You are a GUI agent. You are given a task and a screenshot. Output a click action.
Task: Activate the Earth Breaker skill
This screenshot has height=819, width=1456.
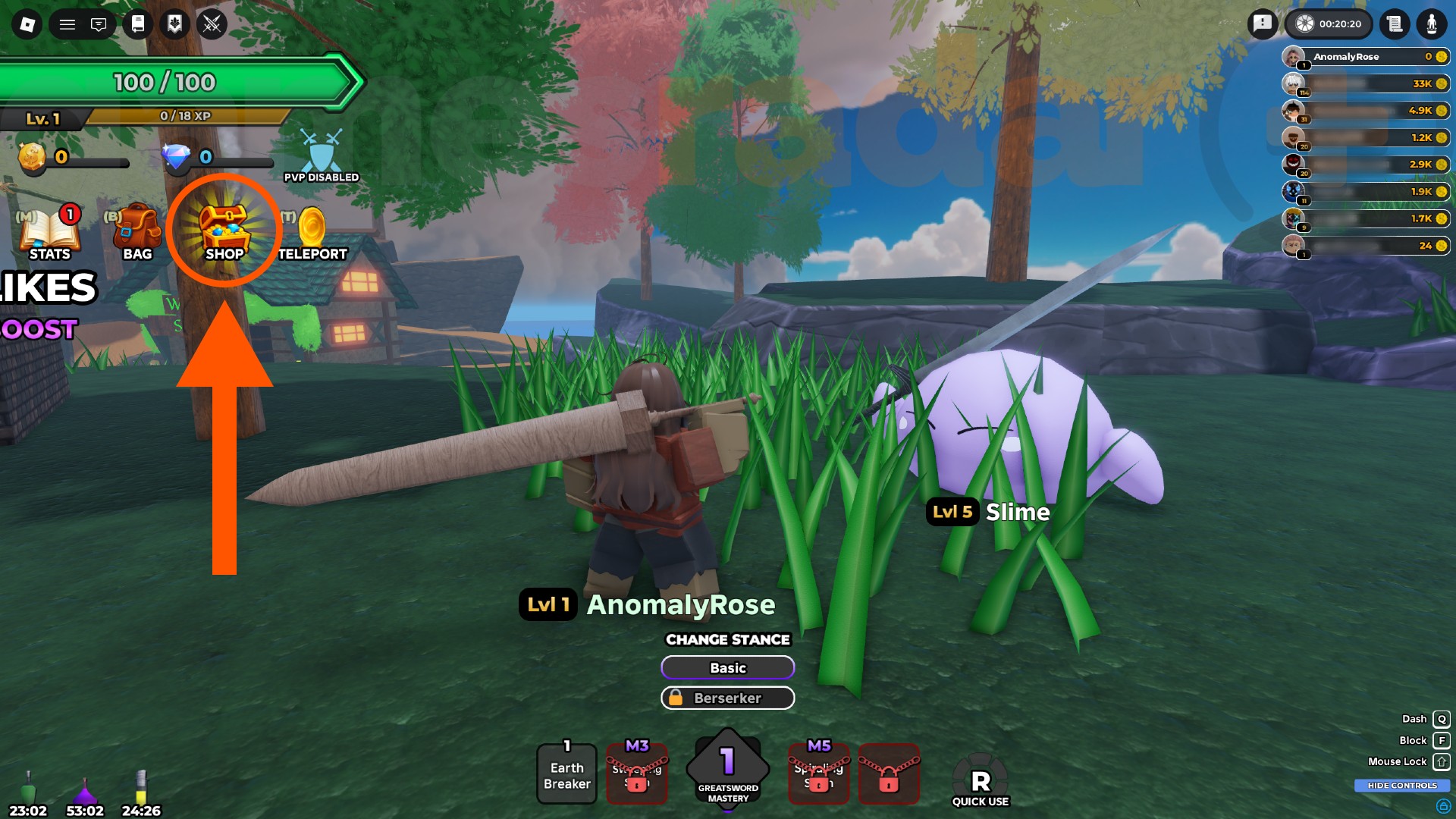click(566, 774)
